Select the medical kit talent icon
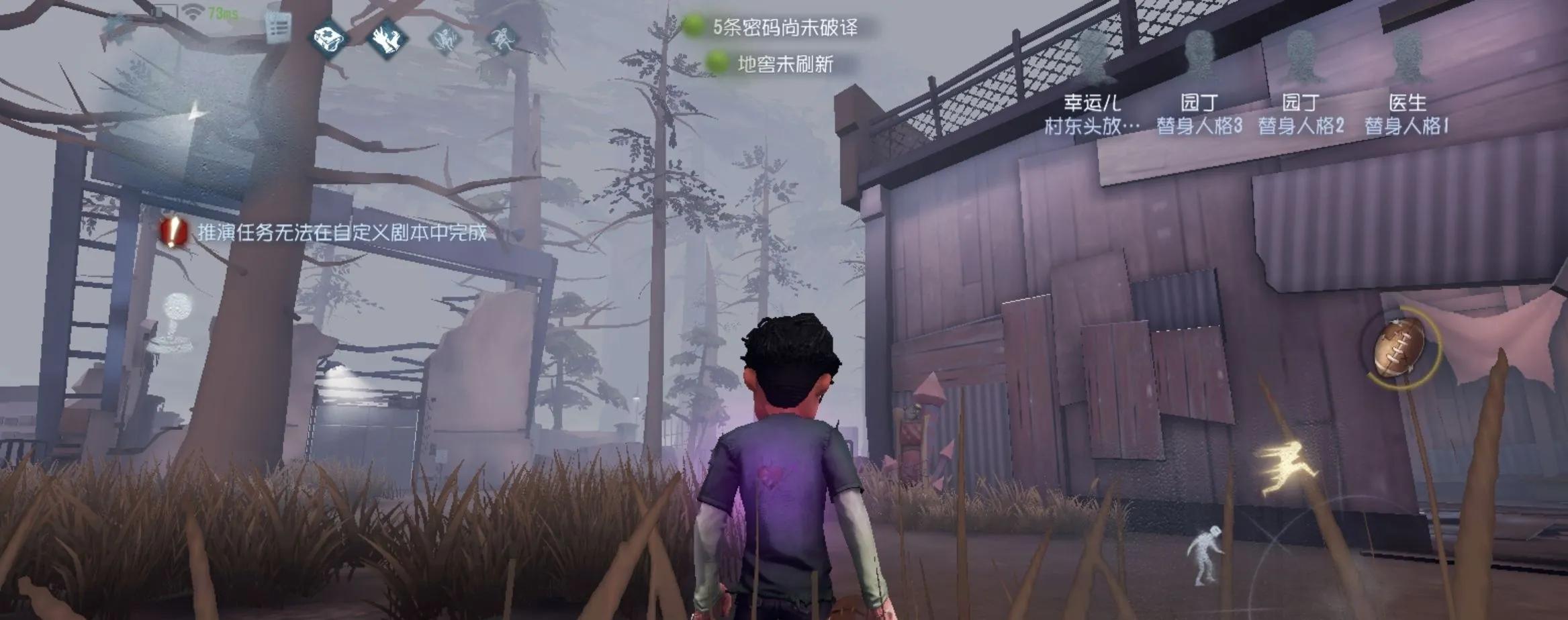This screenshot has height=620, width=1568. (329, 38)
